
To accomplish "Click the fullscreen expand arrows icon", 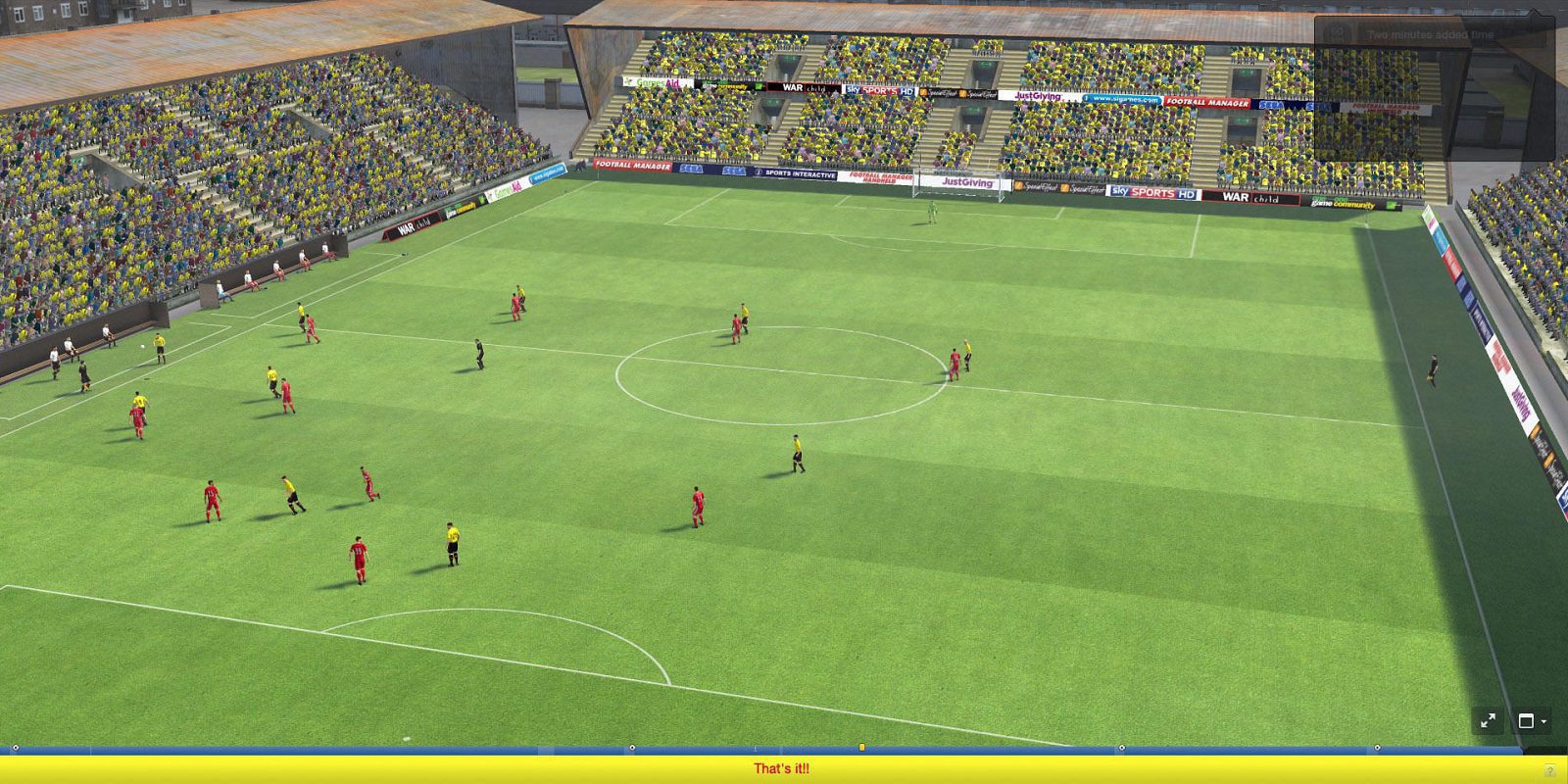I will coord(1487,720).
